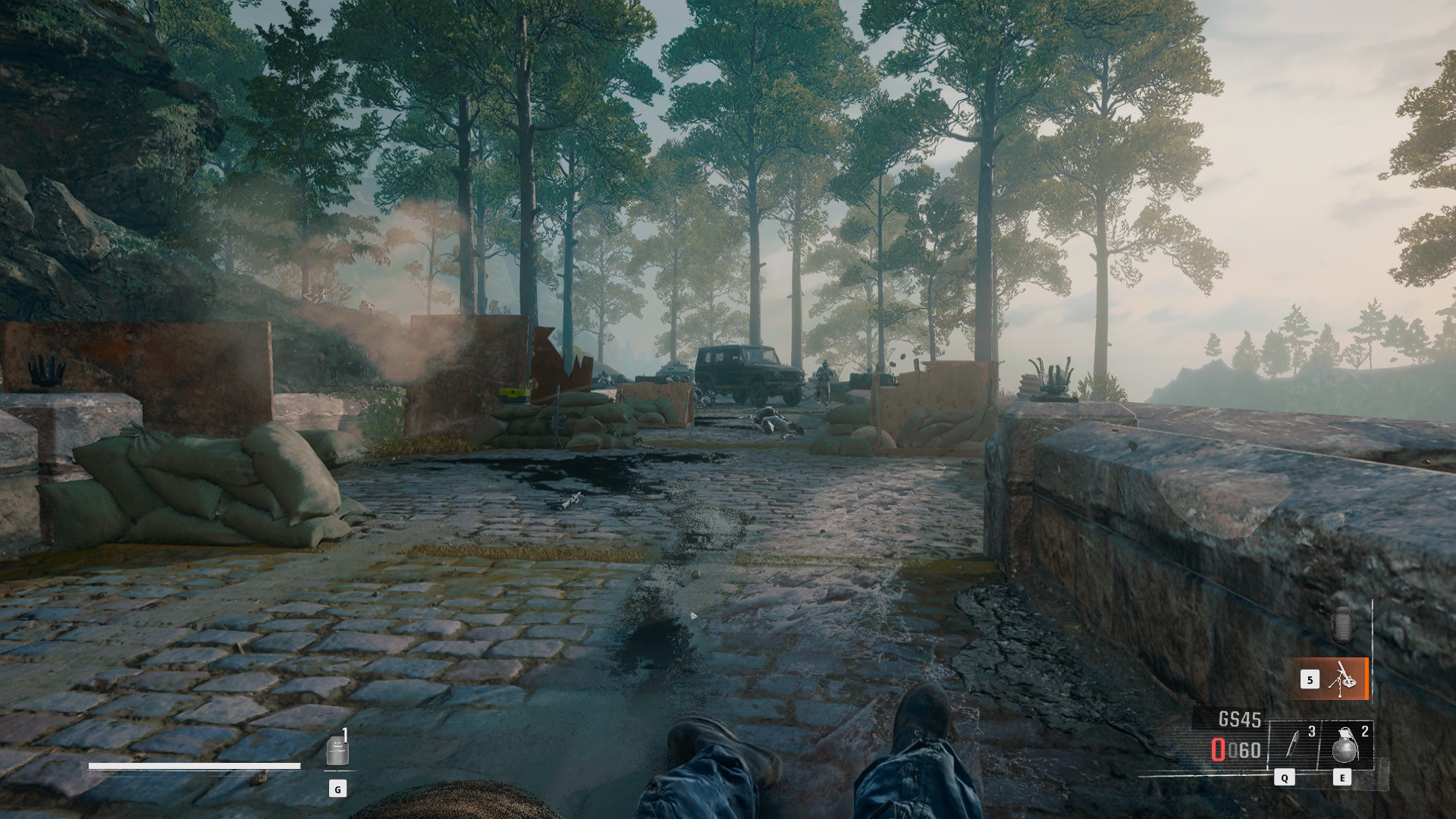1456x819 pixels.
Task: Use the armor plate icon
Action: 337,752
